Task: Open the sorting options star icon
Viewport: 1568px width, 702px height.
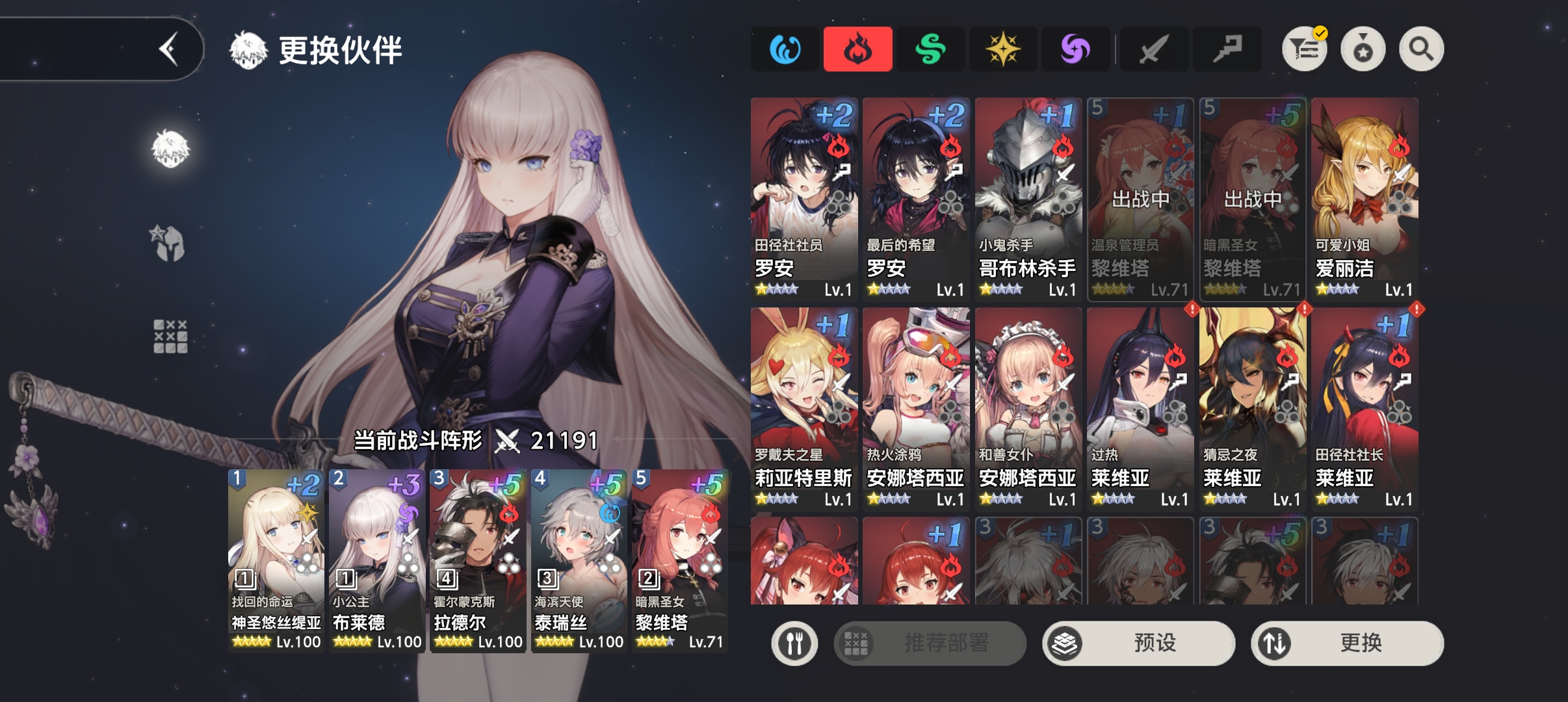Action: click(1364, 48)
